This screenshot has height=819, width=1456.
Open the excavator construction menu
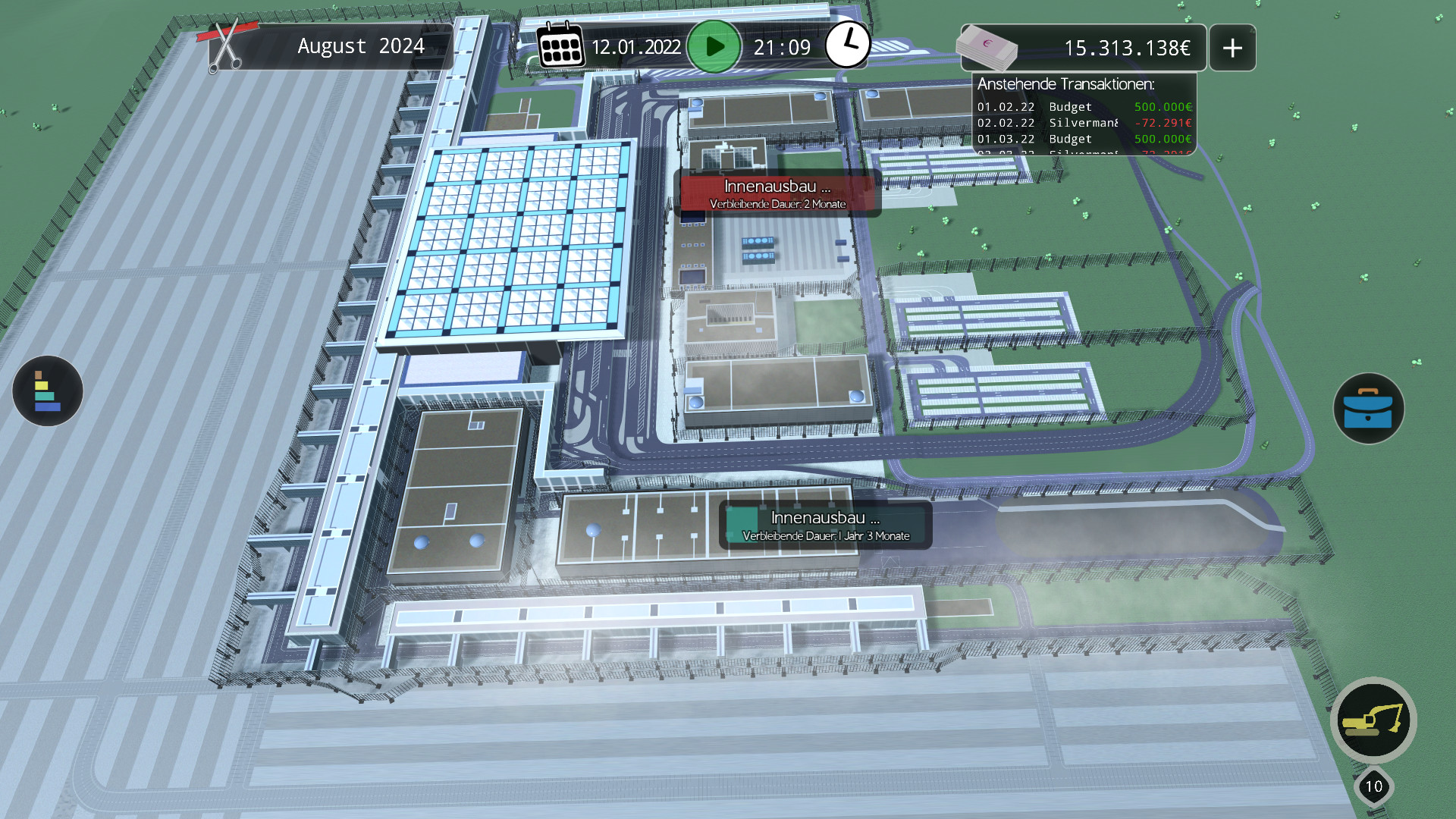tap(1373, 720)
